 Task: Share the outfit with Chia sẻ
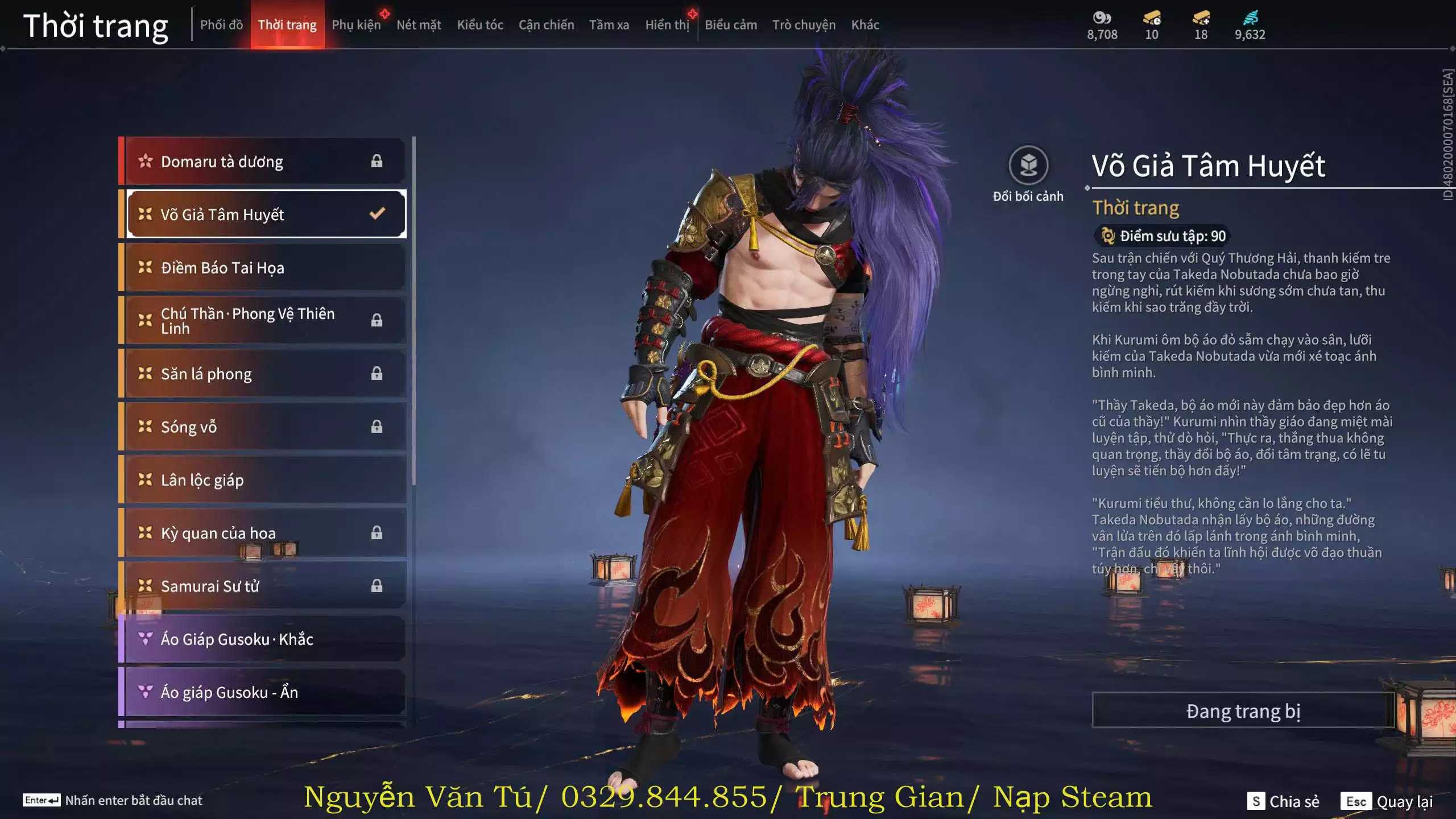1283,801
